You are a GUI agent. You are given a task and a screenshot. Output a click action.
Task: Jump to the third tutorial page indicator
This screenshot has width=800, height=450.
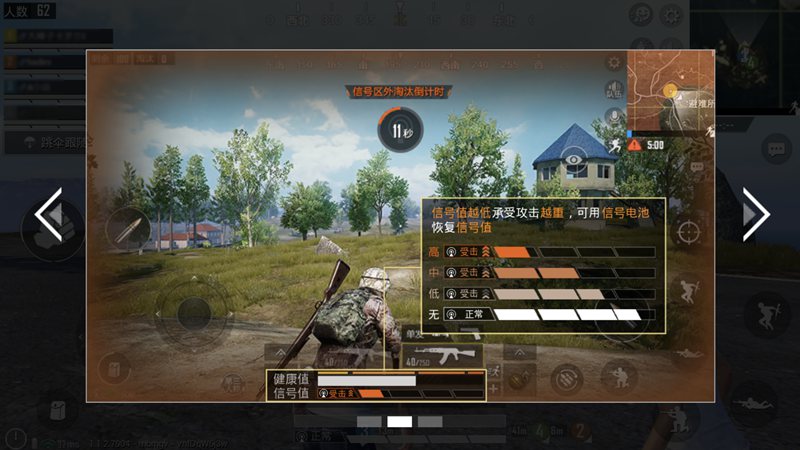430,422
